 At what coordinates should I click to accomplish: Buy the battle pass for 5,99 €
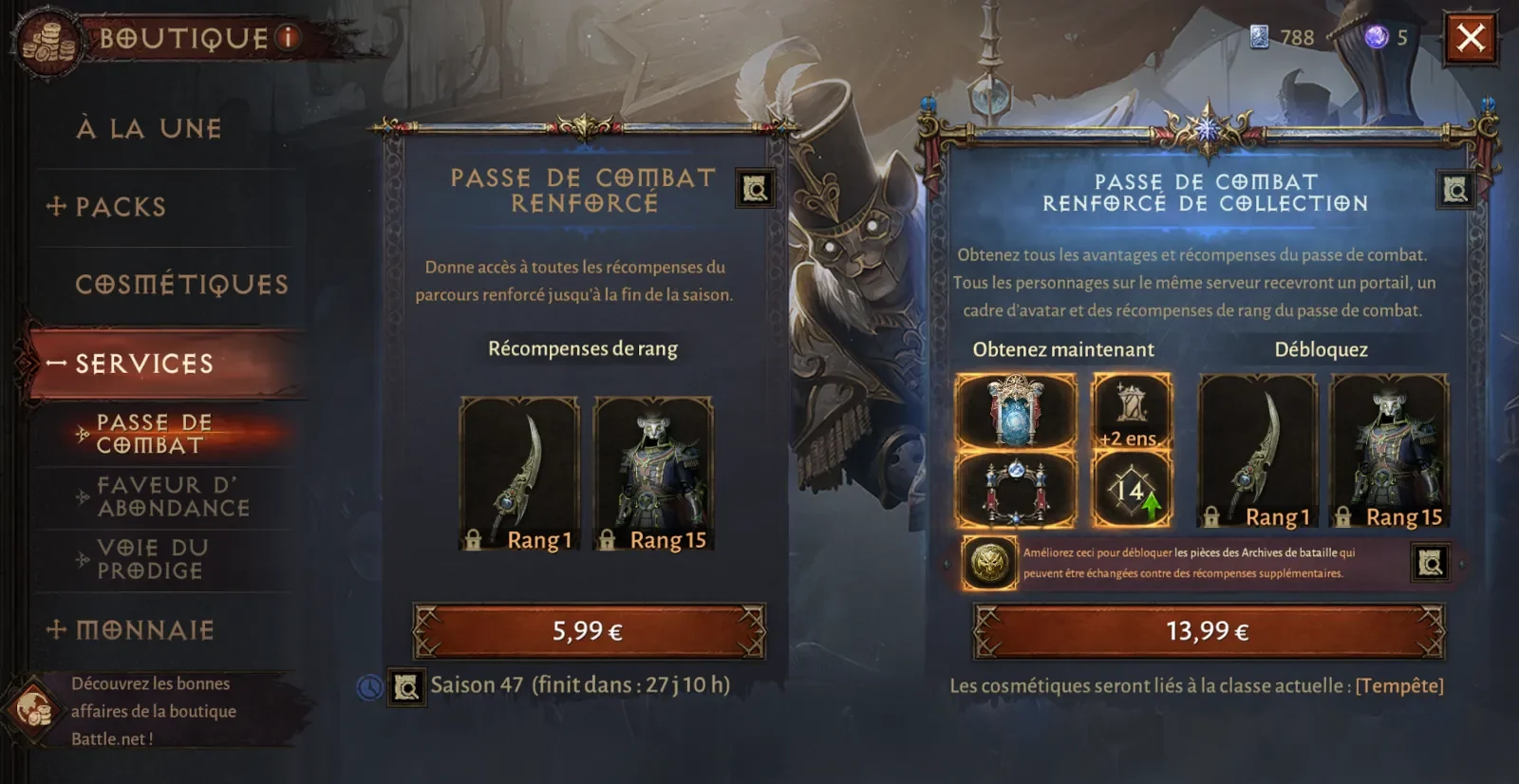click(589, 631)
